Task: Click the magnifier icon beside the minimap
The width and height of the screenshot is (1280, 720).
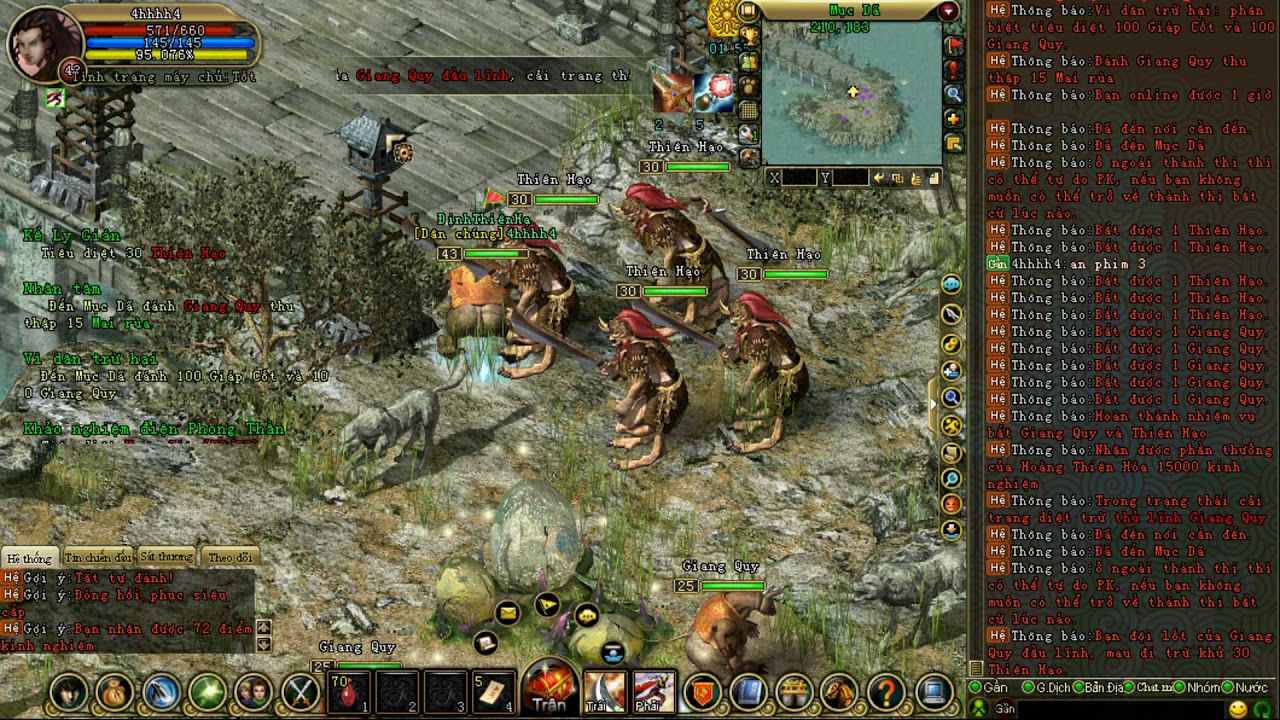Action: (954, 94)
